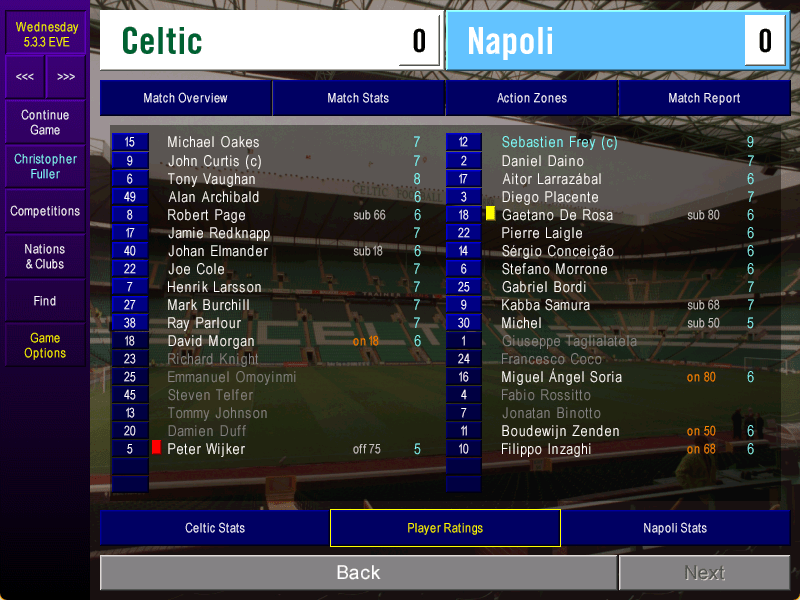The height and width of the screenshot is (600, 800).
Task: View Napoli Stats
Action: click(675, 528)
